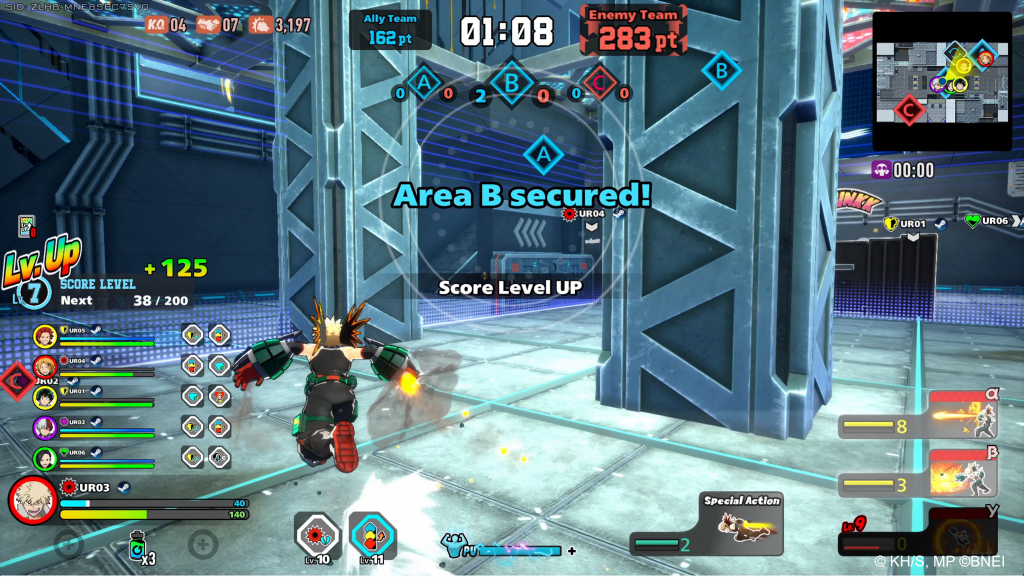Click the red C marker on minimap
Screen dimensions: 1024x579
[x=908, y=108]
